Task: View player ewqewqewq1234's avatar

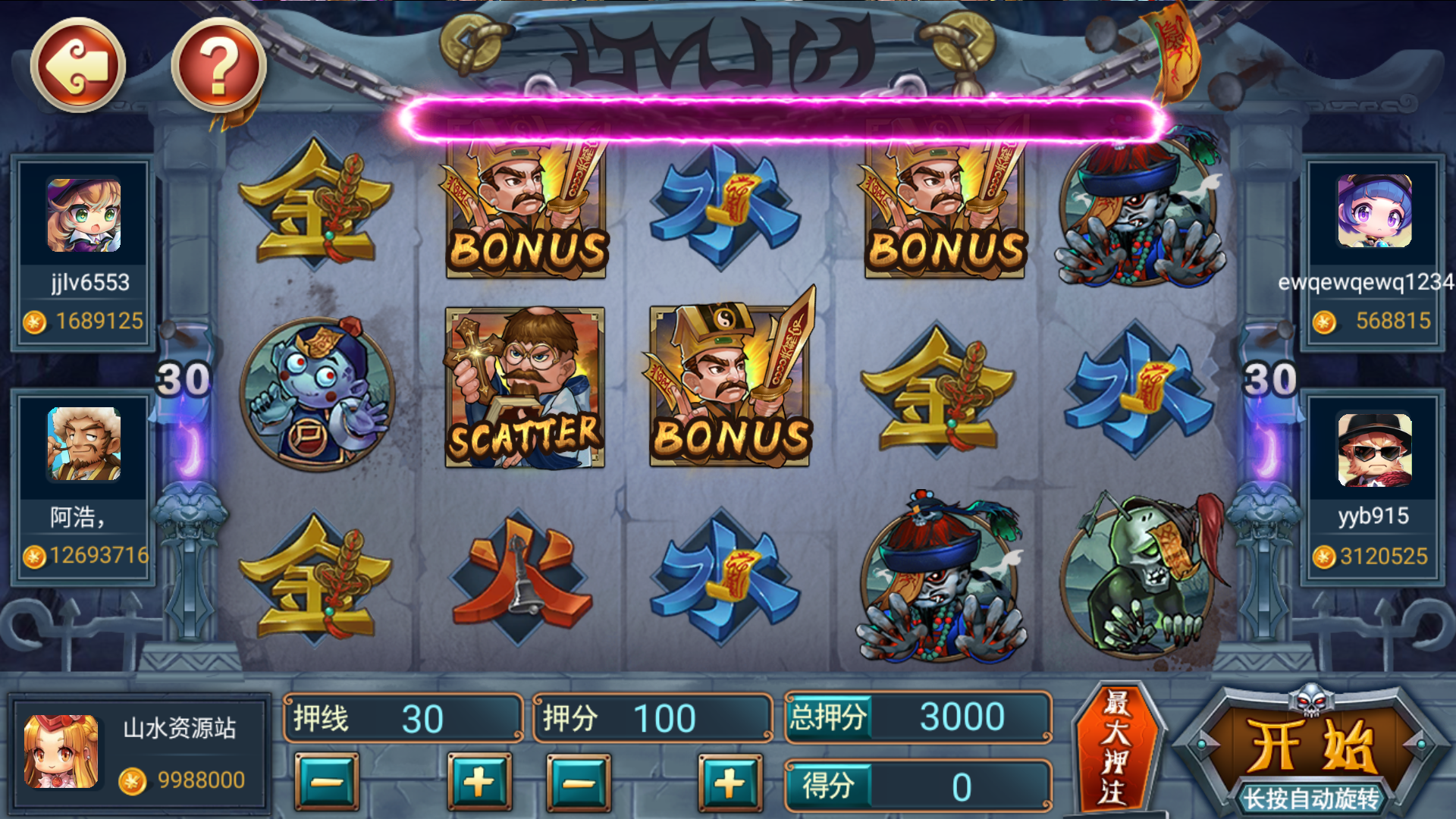Action: click(x=1374, y=211)
